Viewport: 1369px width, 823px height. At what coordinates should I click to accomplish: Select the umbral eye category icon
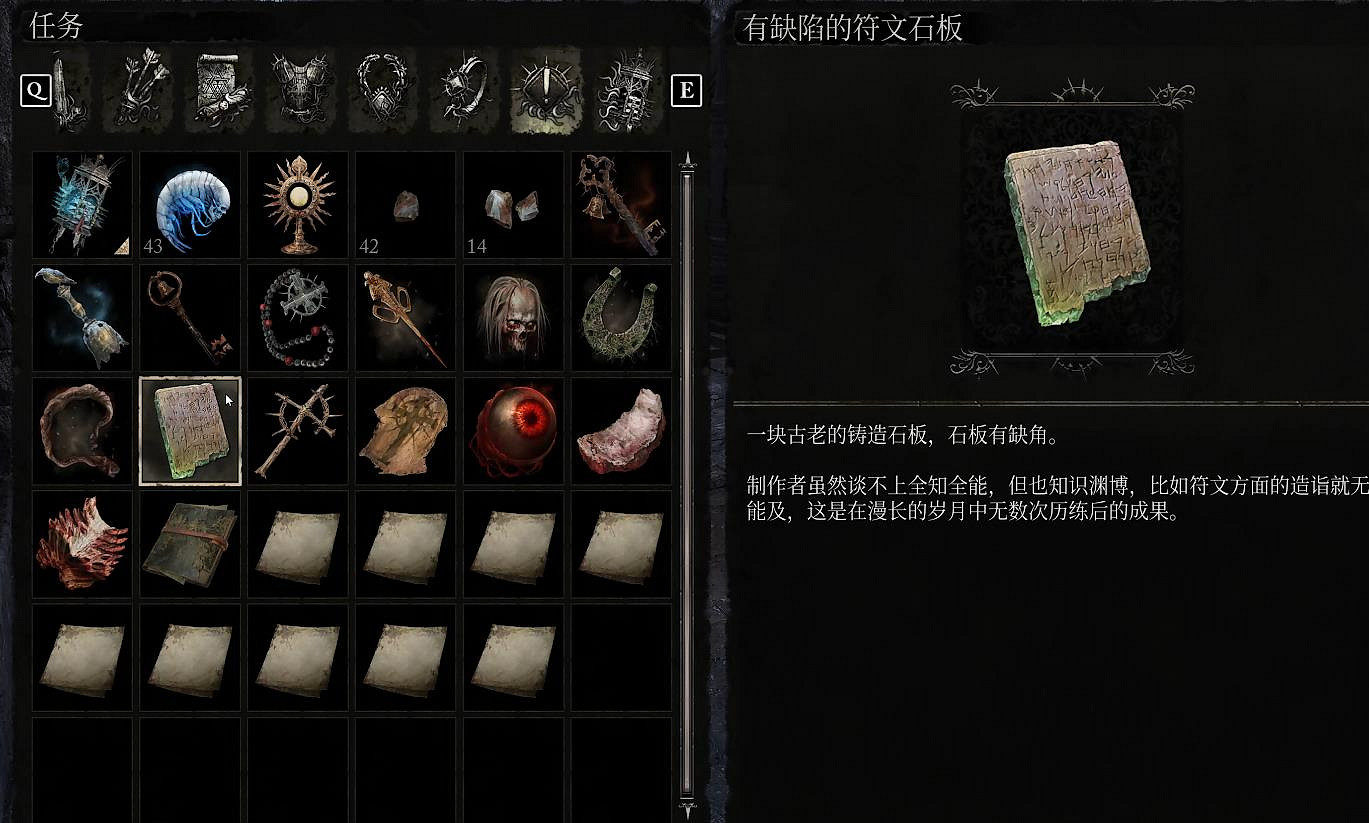click(546, 90)
